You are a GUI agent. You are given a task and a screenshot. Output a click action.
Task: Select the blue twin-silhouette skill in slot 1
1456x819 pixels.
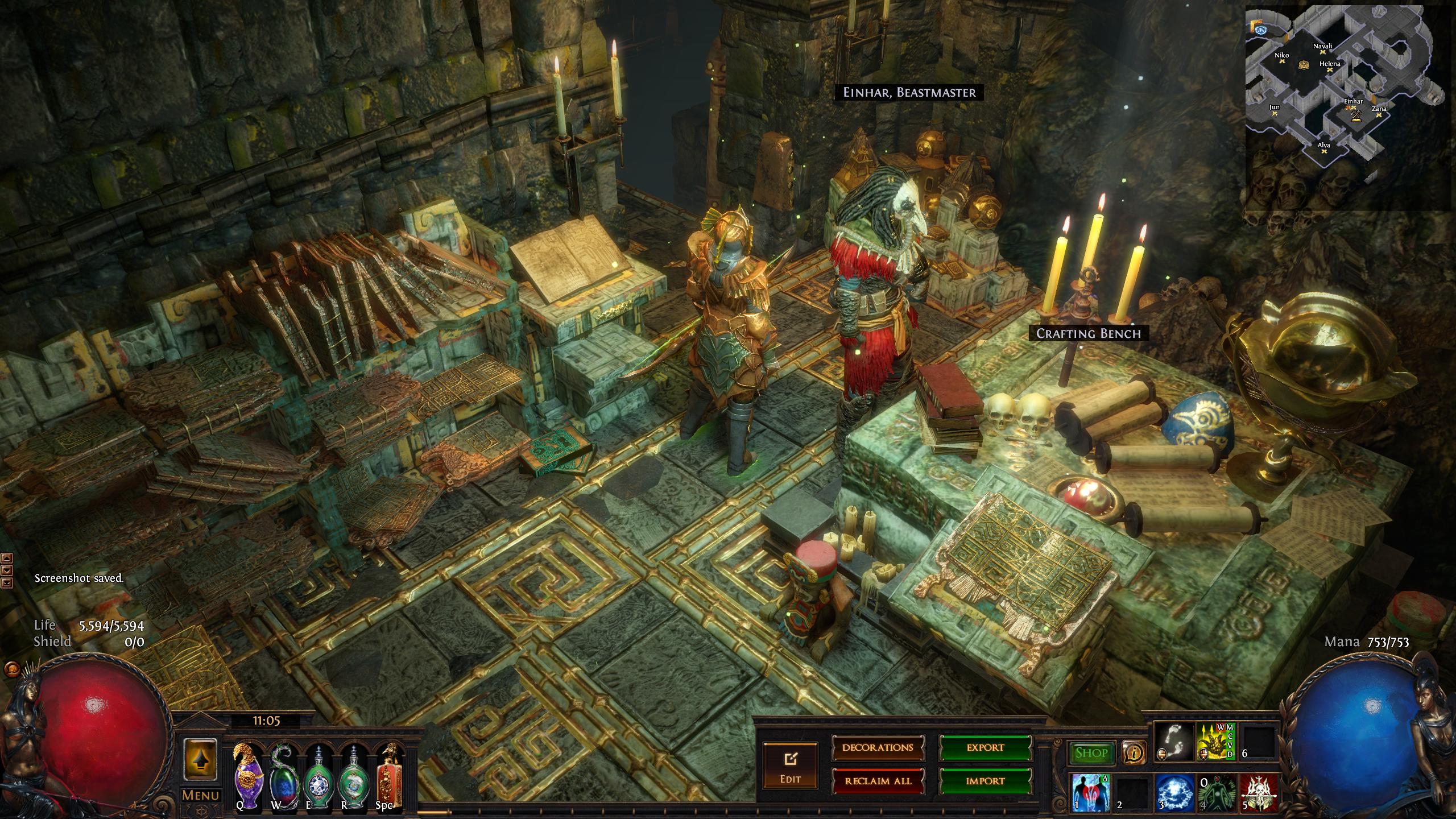(x=1090, y=793)
